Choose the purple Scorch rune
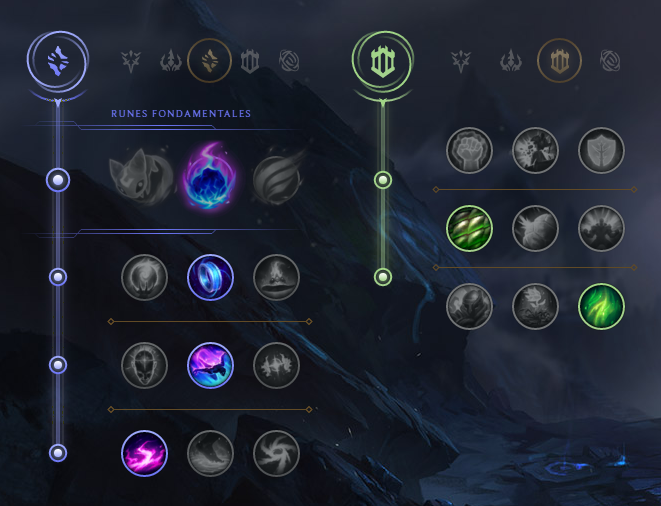This screenshot has width=661, height=506. tap(144, 453)
